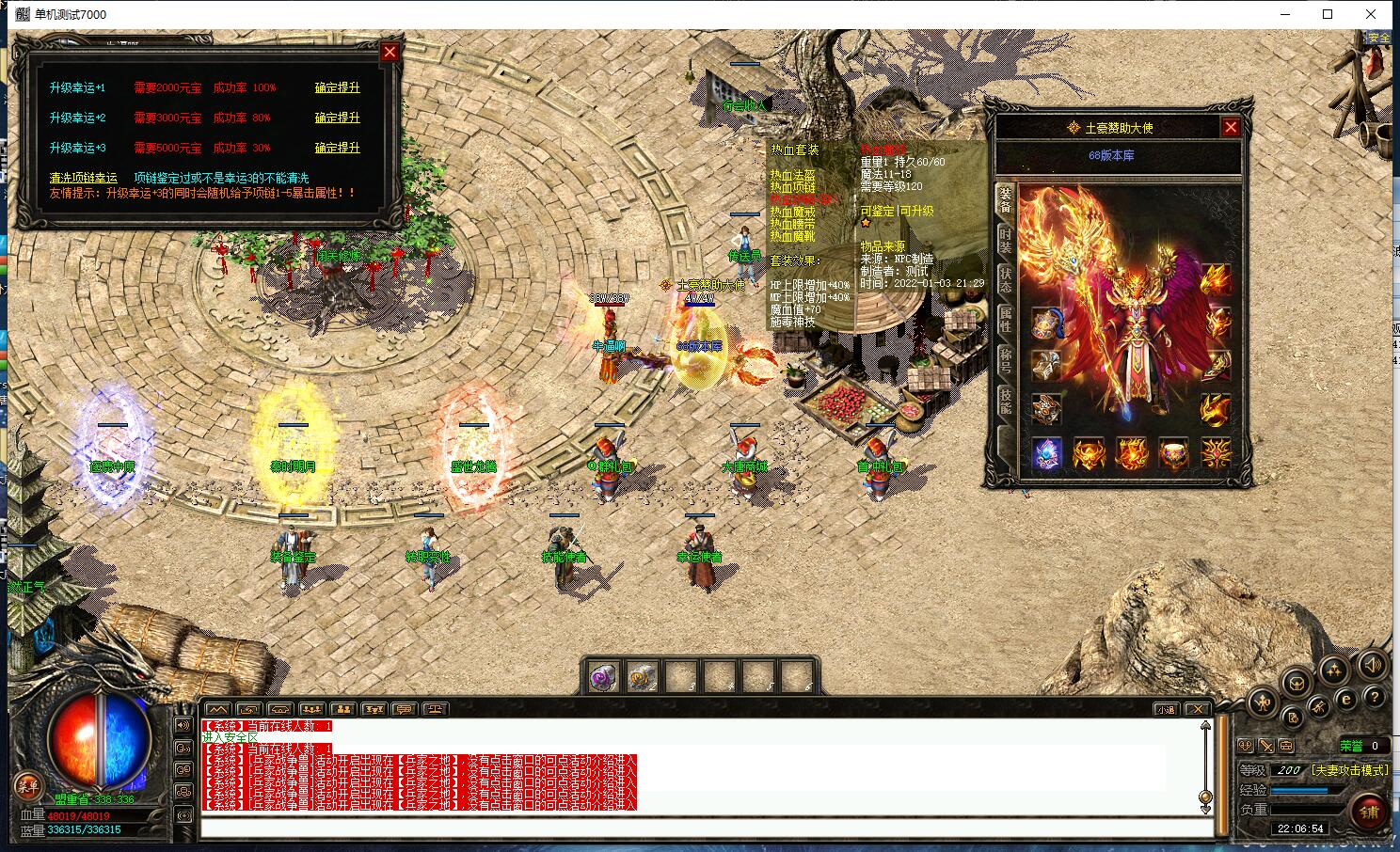This screenshot has height=852, width=1400.
Task: Choose the 清洗项链幸运 option
Action: (84, 178)
